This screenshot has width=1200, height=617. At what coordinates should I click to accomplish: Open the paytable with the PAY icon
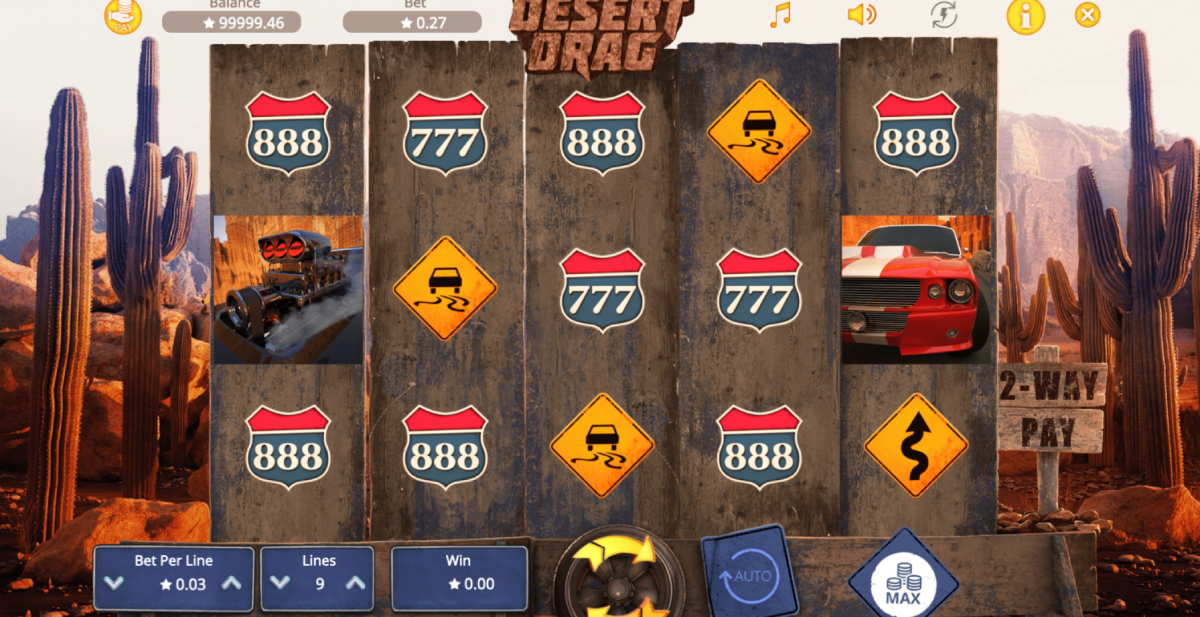123,15
